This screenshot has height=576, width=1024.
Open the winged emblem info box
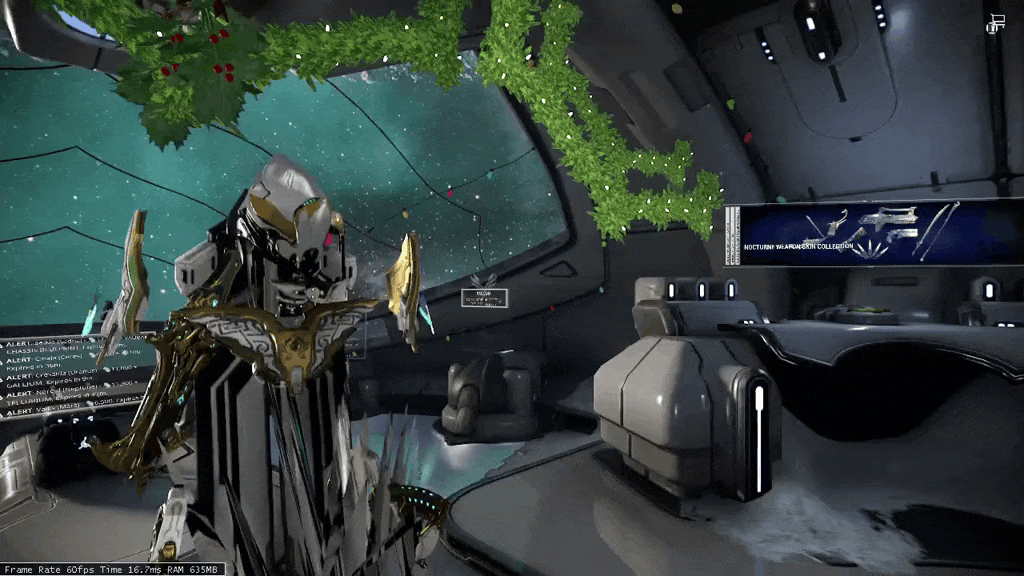click(484, 295)
